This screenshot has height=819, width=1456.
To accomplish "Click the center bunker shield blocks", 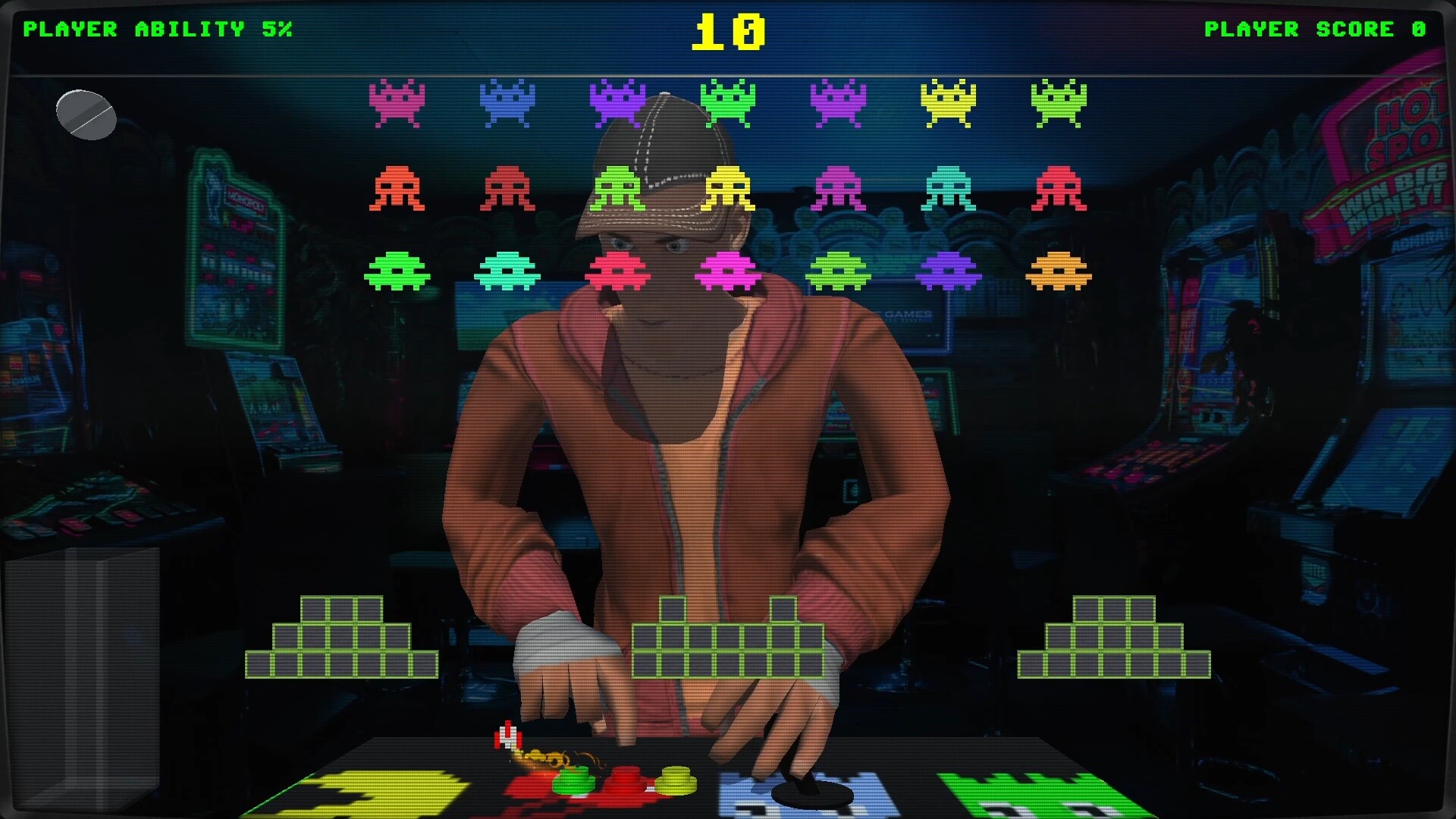I will (730, 645).
